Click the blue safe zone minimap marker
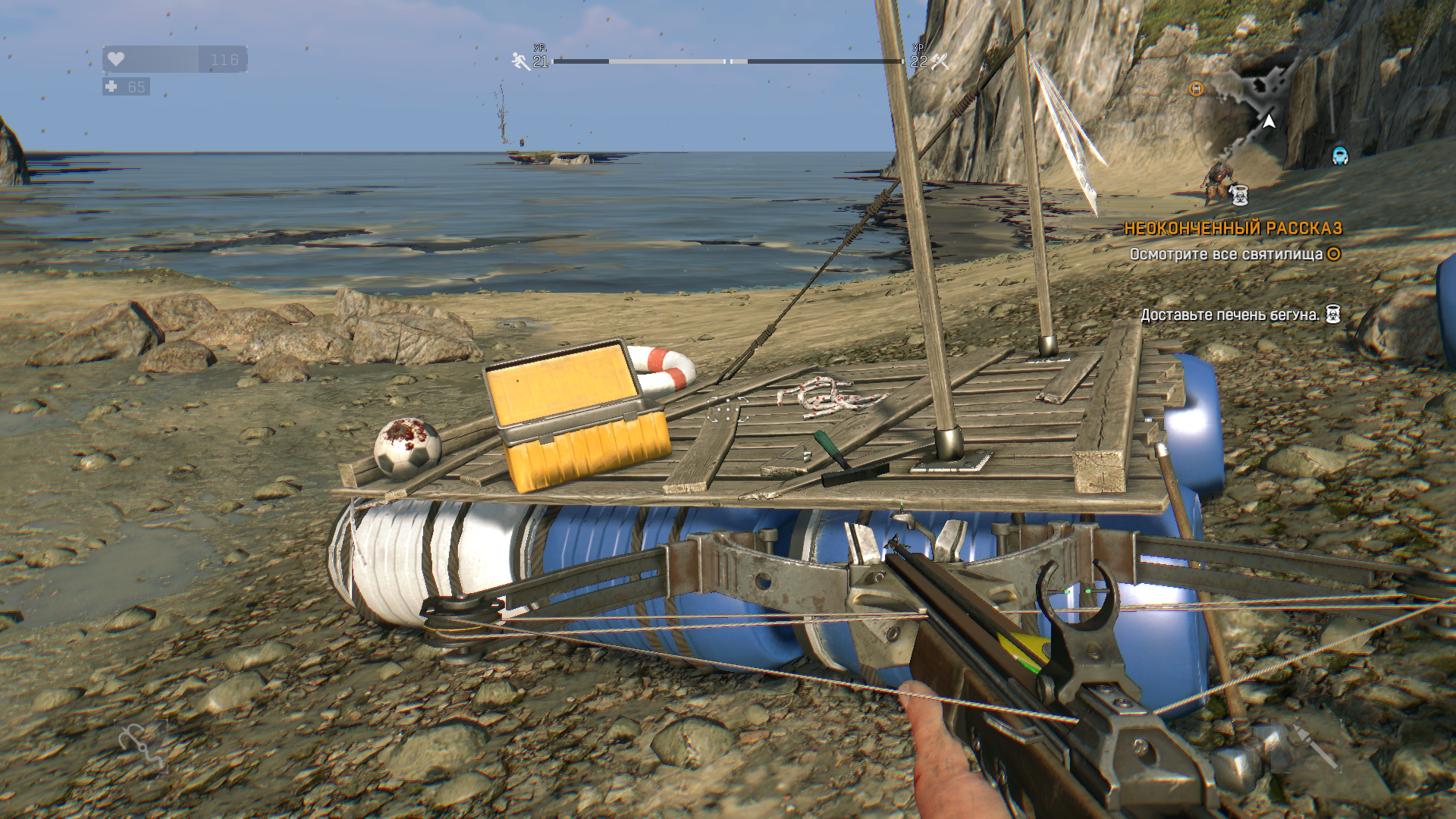The width and height of the screenshot is (1456, 819). [x=1340, y=155]
